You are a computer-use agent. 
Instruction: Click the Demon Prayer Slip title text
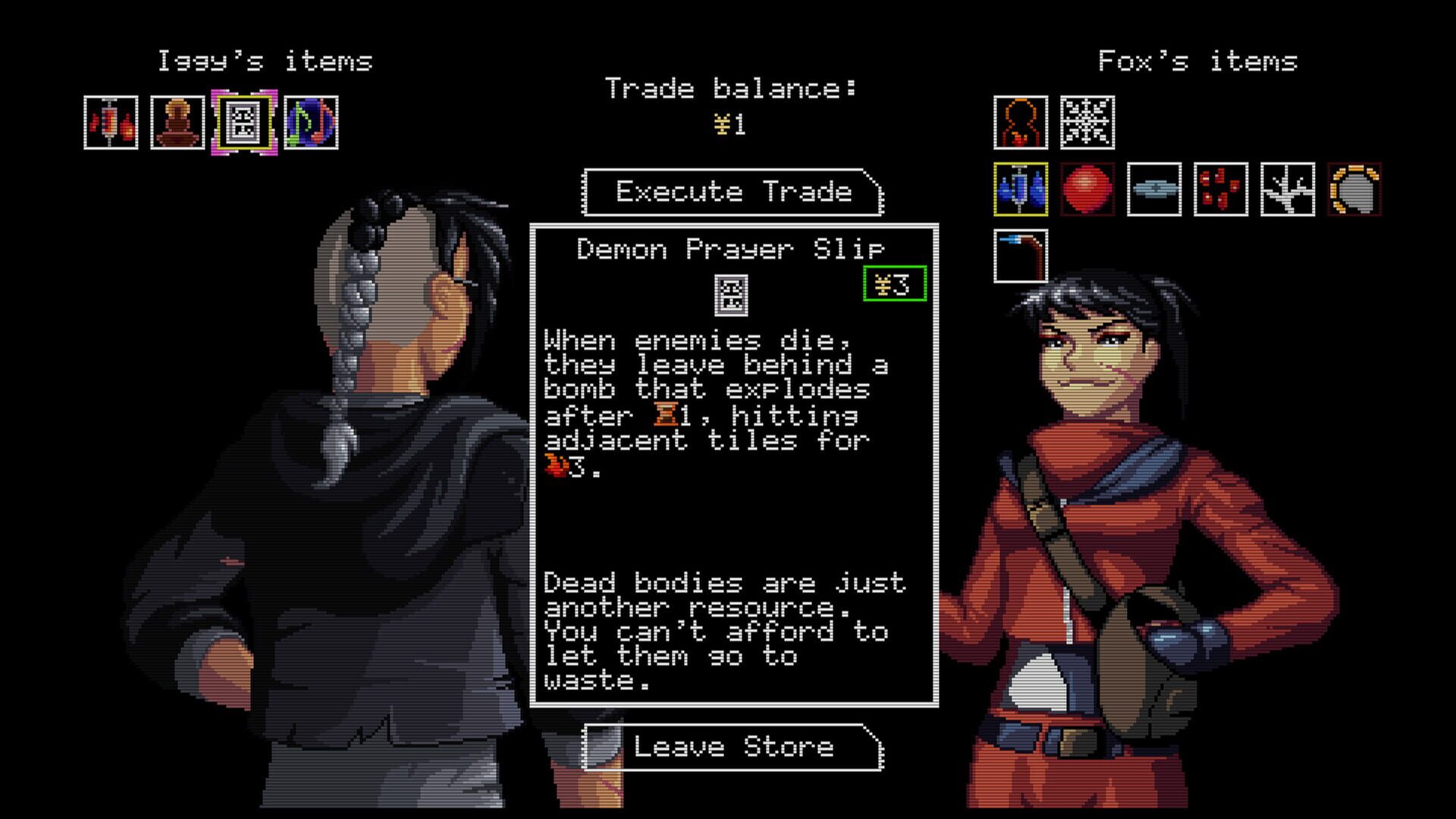click(730, 249)
